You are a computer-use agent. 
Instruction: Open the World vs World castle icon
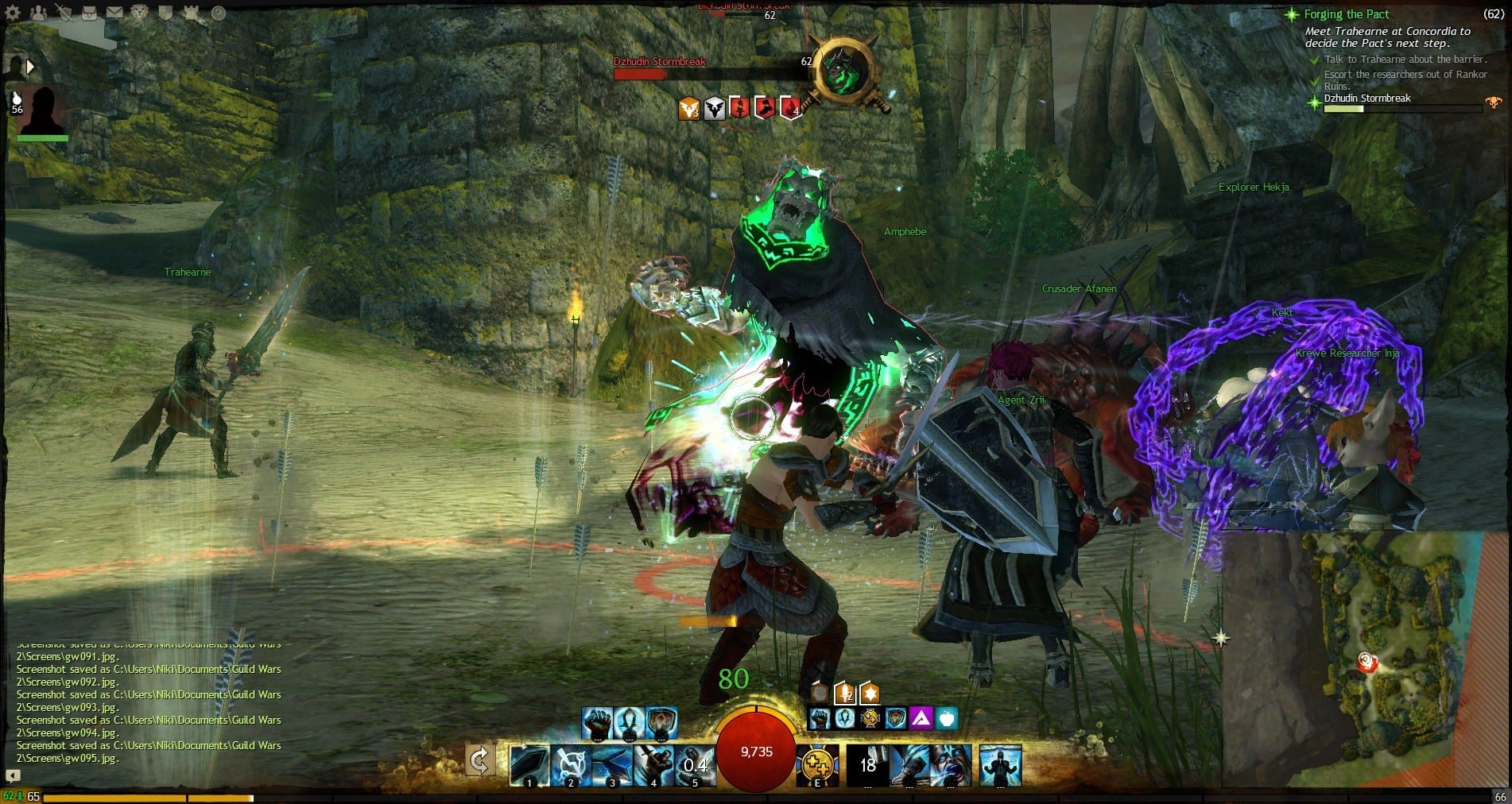[191, 13]
